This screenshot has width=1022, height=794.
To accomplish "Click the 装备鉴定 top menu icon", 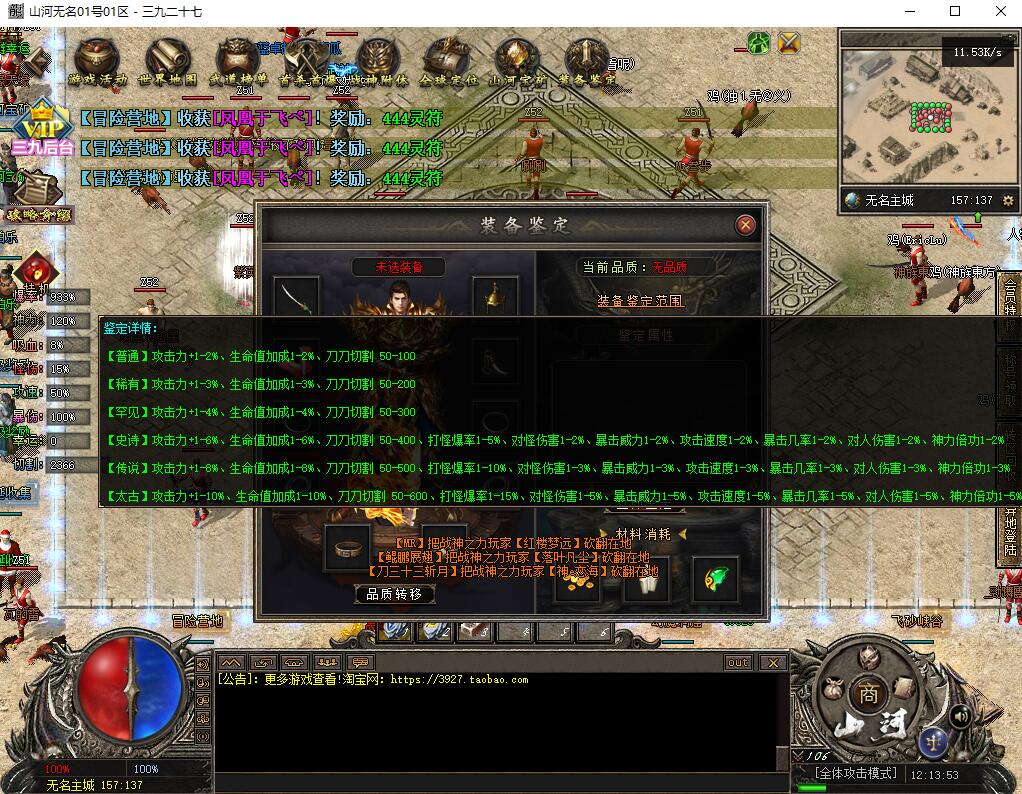I will tap(587, 60).
